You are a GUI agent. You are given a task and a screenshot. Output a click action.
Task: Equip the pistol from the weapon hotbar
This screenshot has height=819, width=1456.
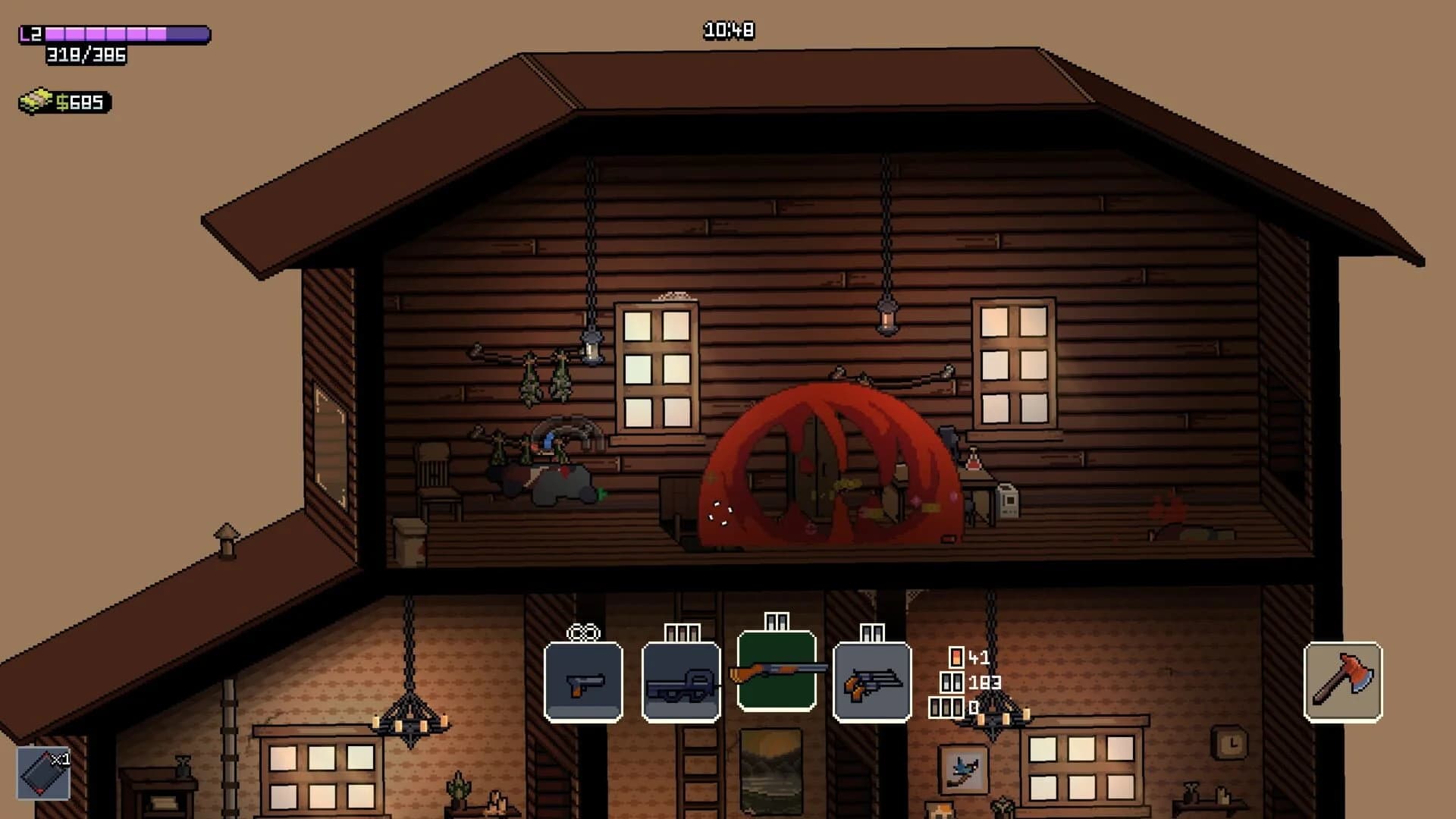(582, 682)
